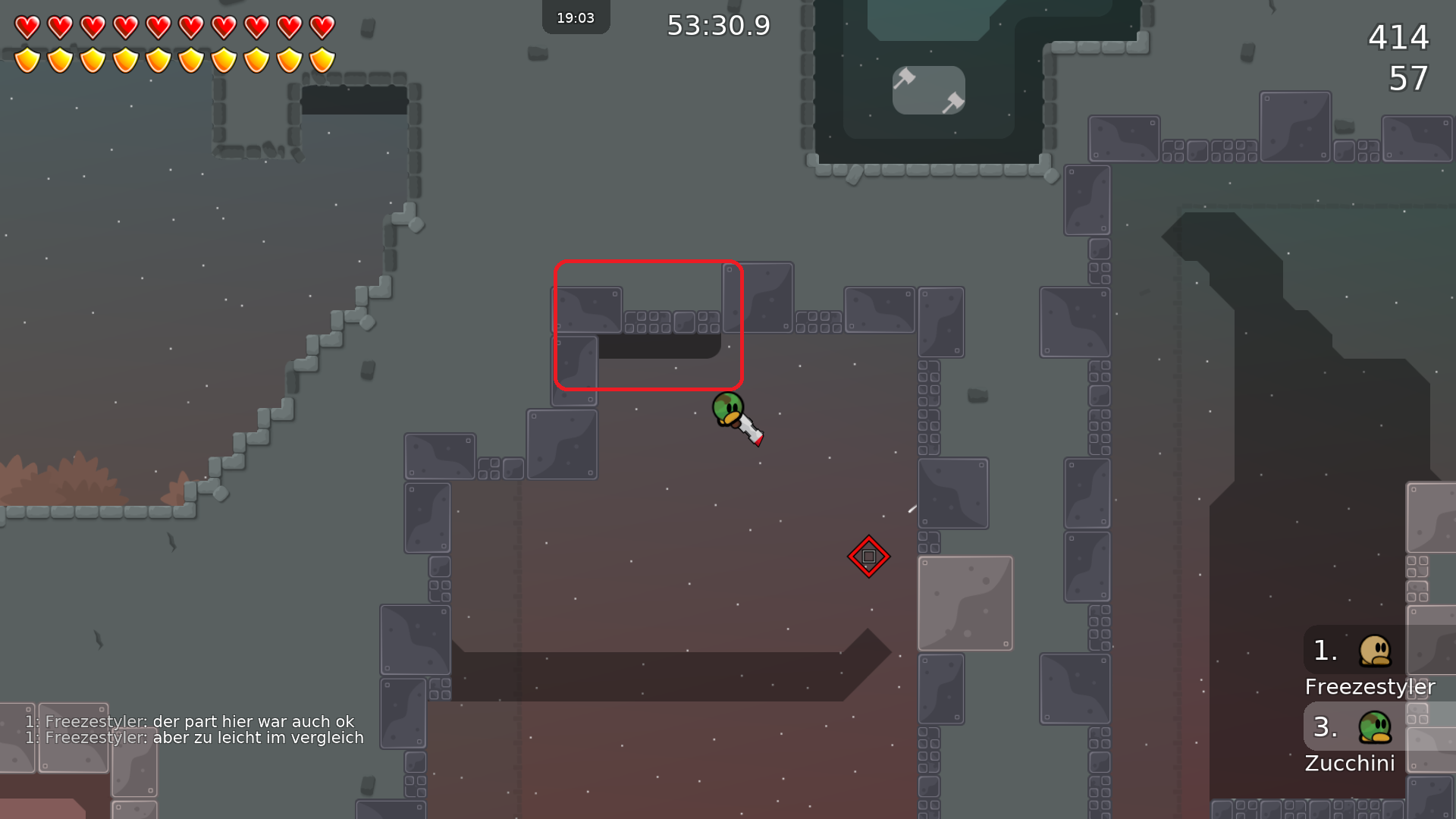Select the 19:03 clock label
This screenshot has height=819, width=1456.
tap(576, 17)
